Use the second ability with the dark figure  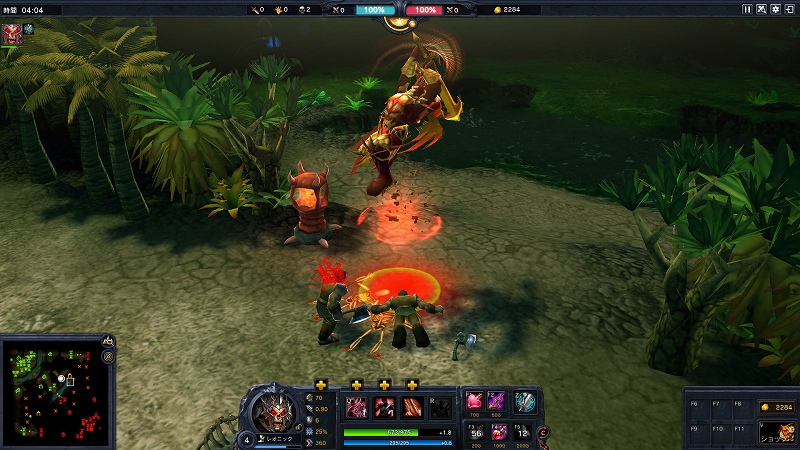[384, 408]
